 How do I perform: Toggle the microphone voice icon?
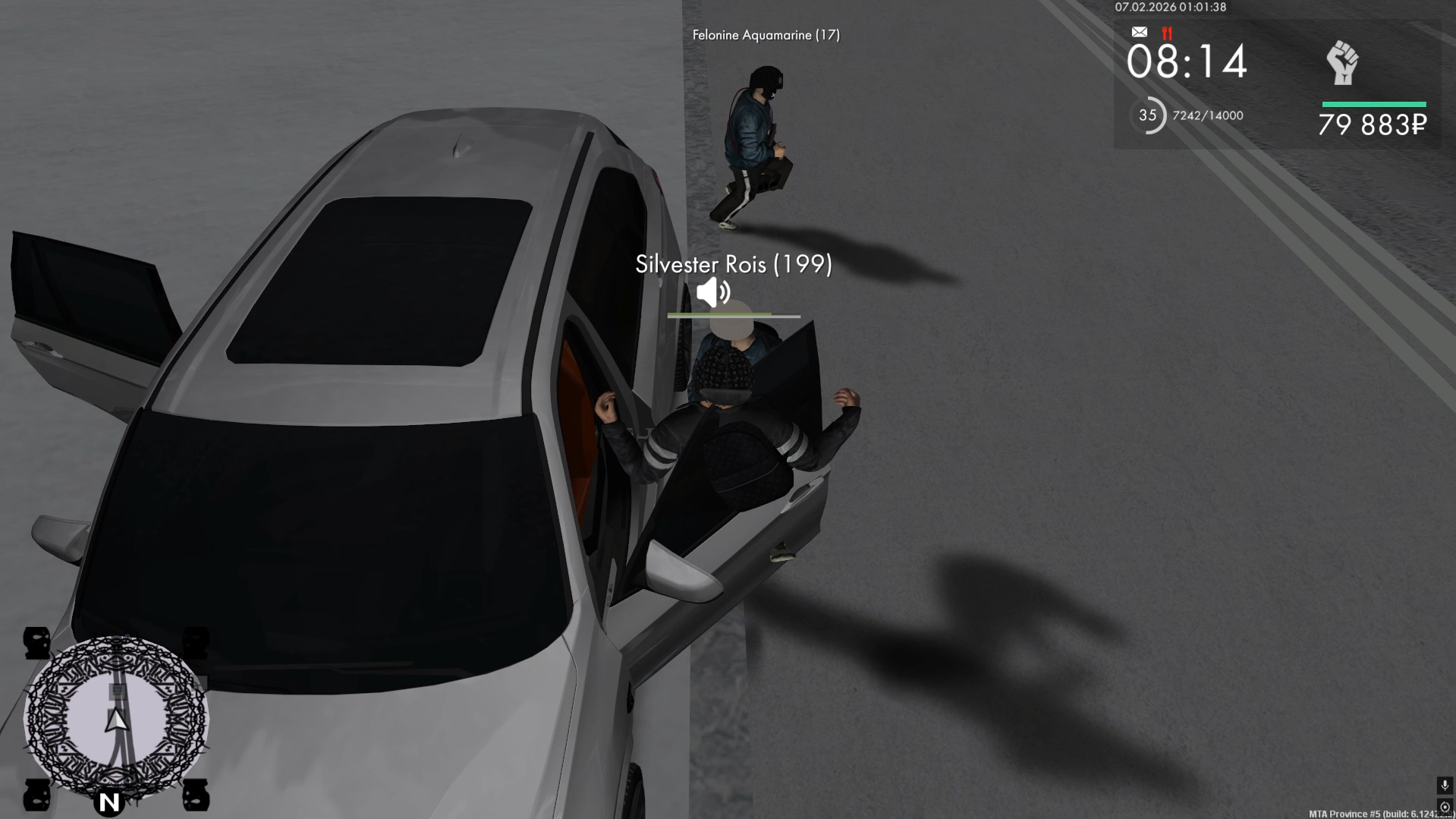click(x=1444, y=786)
